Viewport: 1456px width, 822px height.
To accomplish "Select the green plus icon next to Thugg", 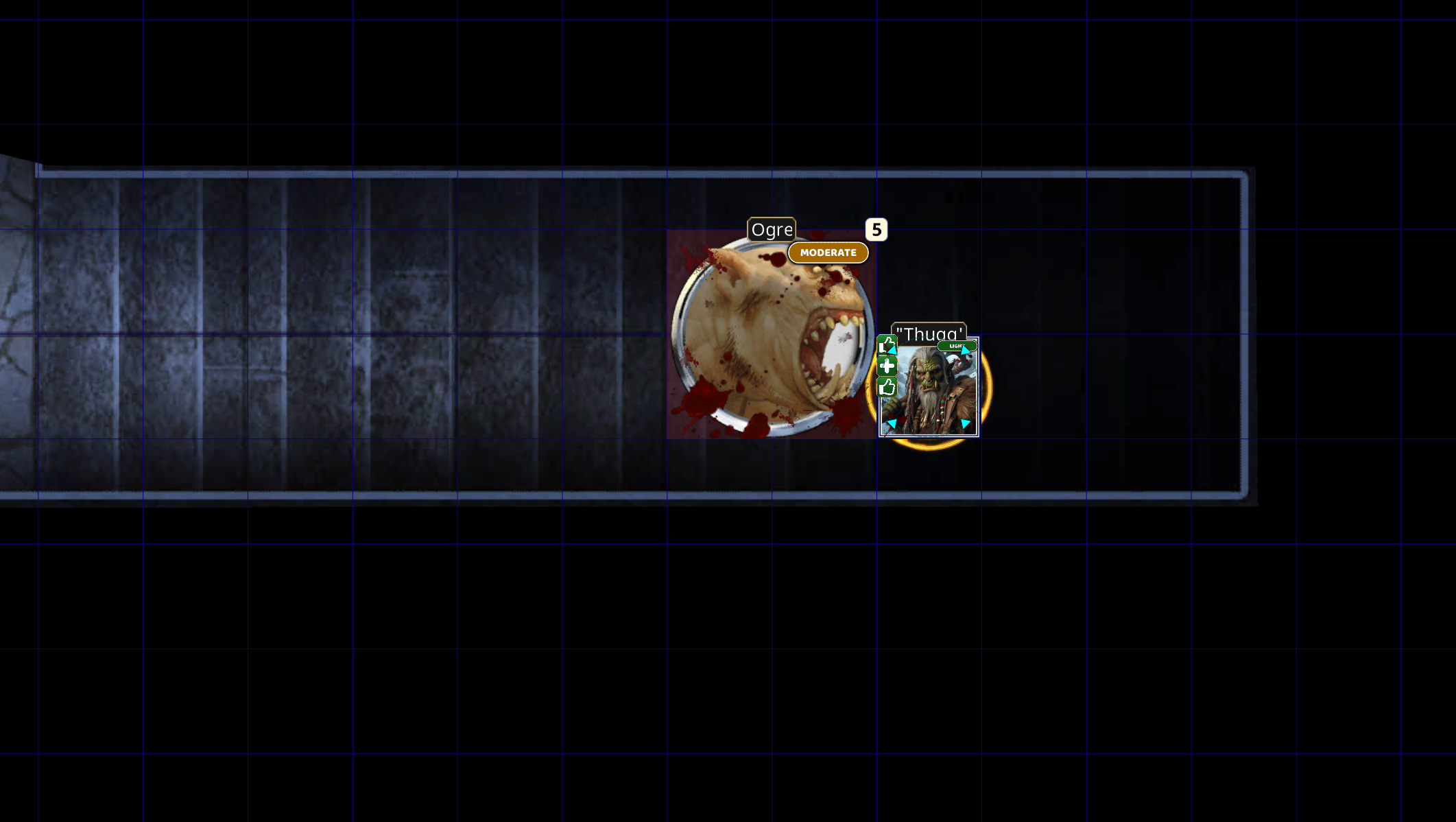I will coord(887,366).
